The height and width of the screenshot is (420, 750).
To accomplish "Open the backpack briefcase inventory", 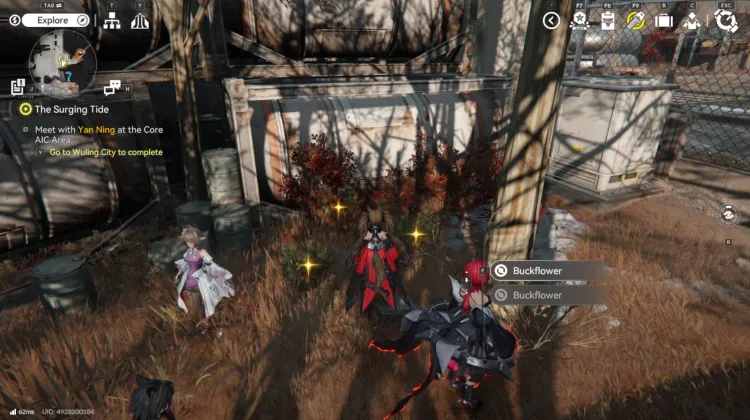I will tap(663, 20).
